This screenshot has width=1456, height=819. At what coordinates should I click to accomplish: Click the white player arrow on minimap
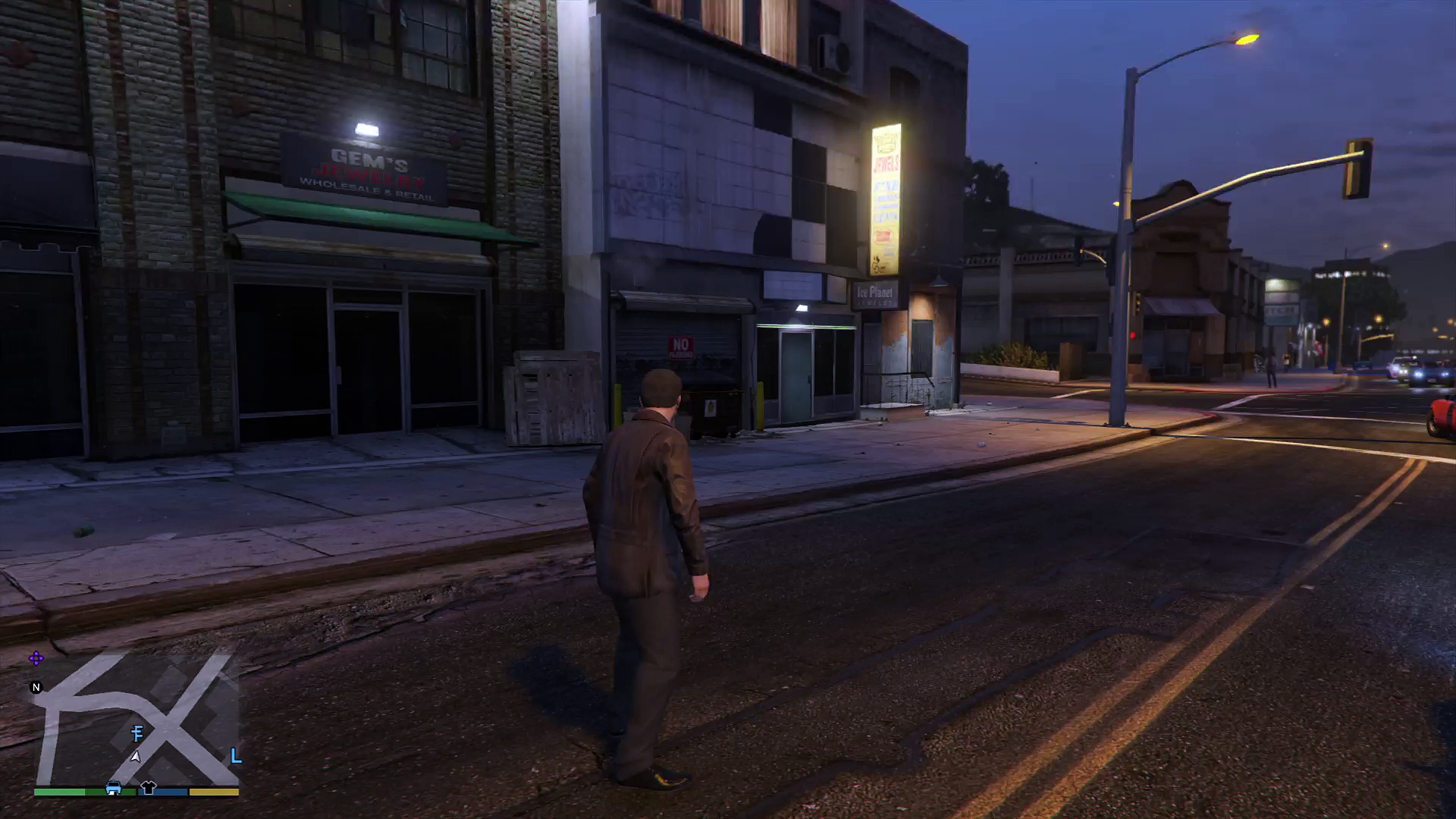tap(136, 755)
